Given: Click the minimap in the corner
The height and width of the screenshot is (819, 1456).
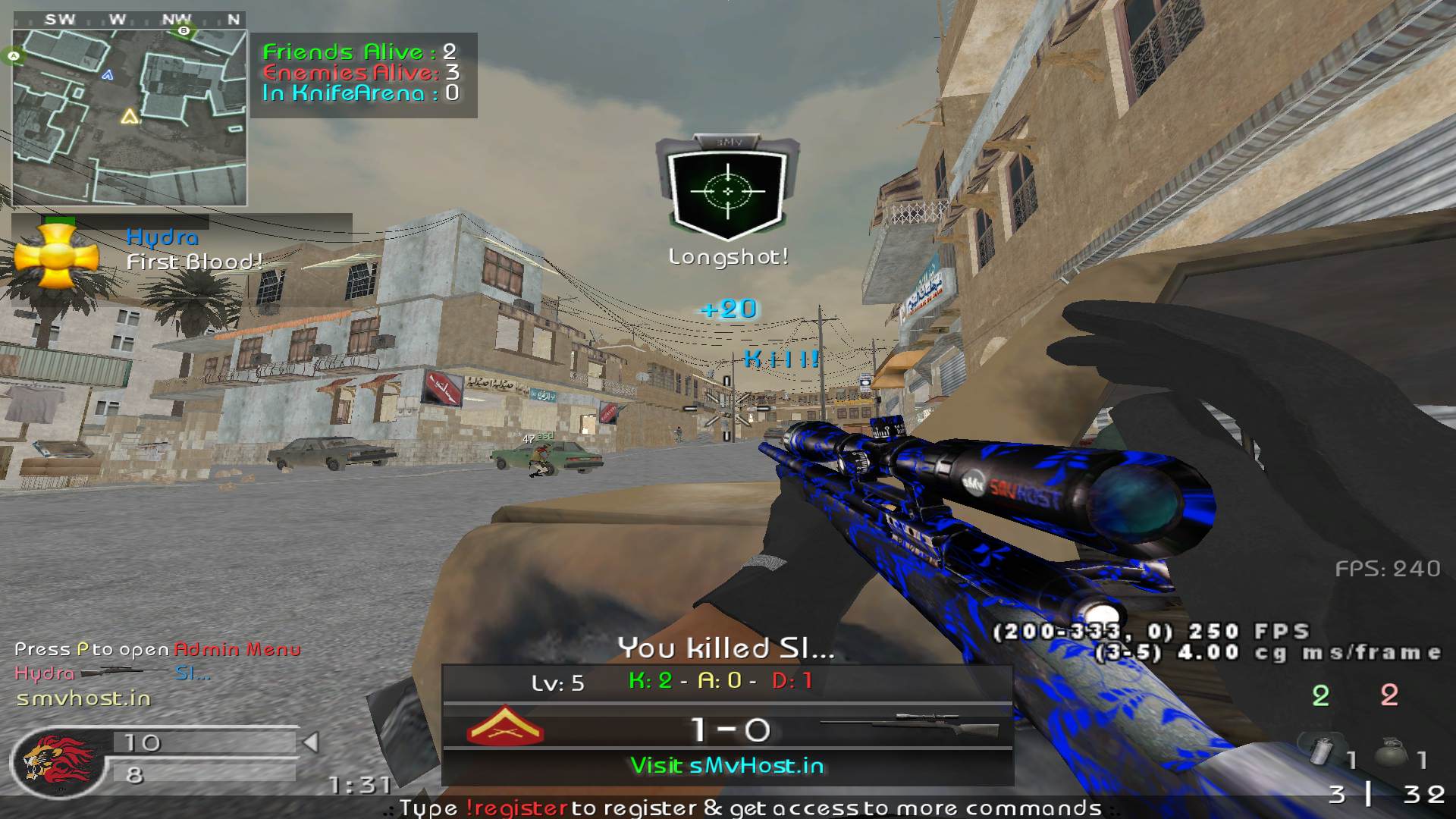Looking at the screenshot, I should click(x=130, y=118).
